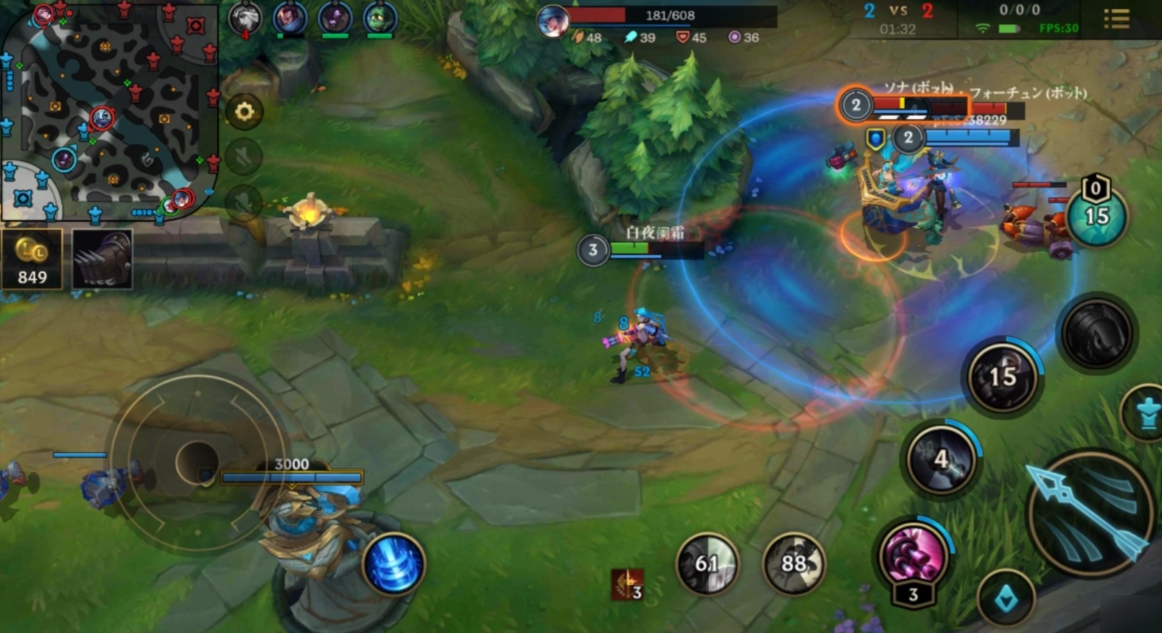Tap the virtual movement joystick
The height and width of the screenshot is (633, 1162).
click(197, 461)
